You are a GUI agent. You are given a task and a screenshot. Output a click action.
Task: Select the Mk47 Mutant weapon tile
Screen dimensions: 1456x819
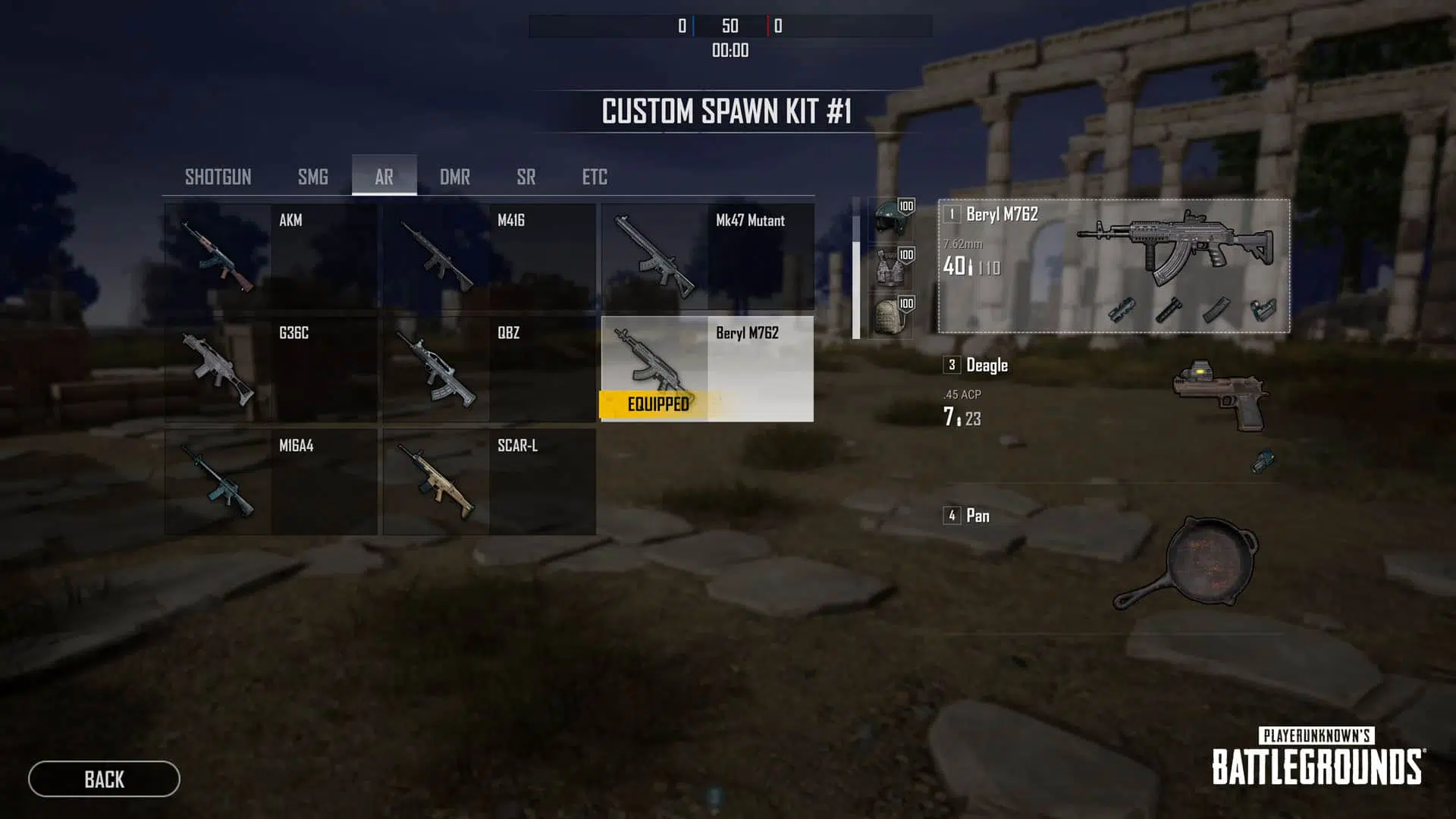[x=705, y=258]
